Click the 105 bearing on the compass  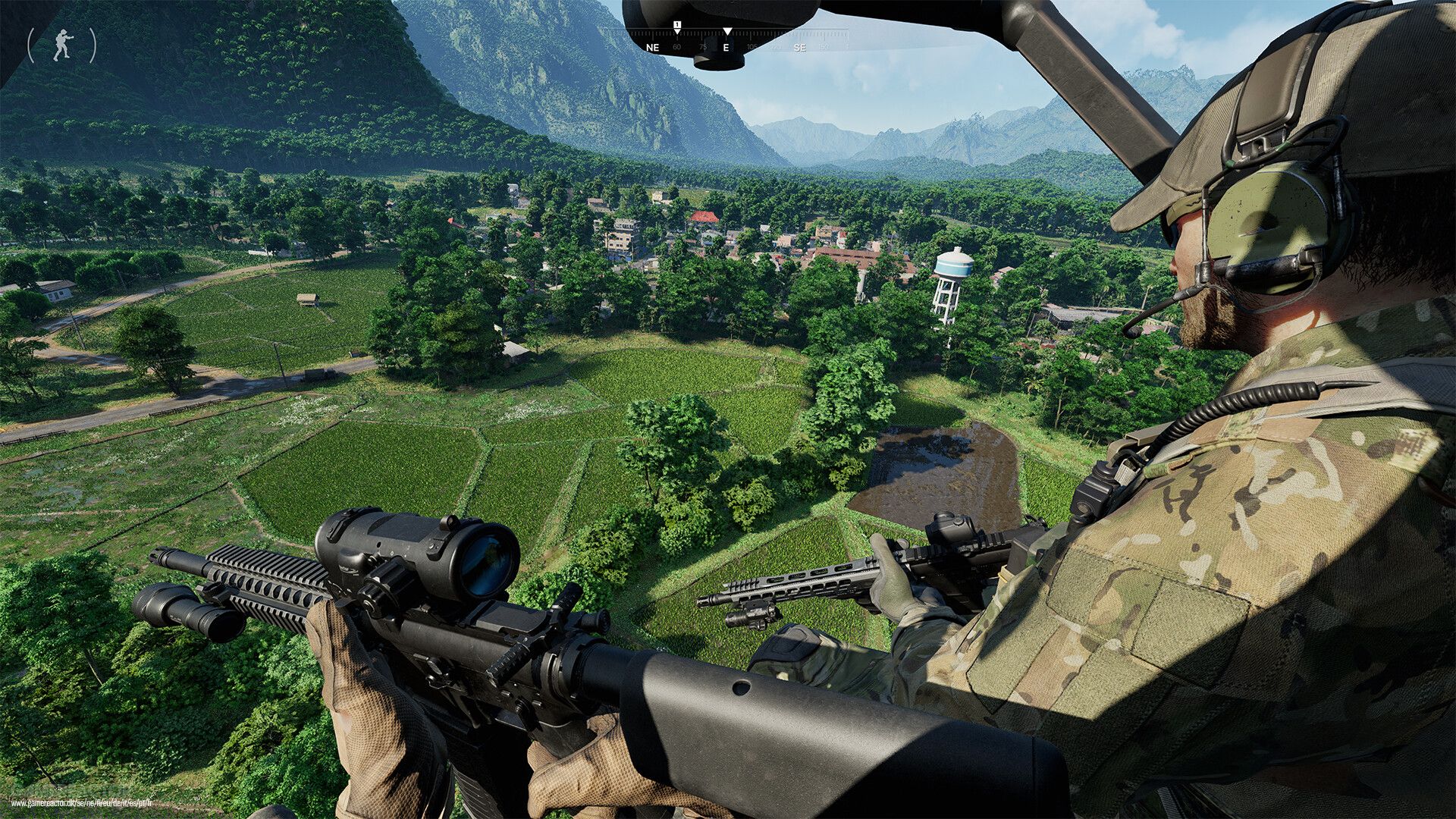click(x=752, y=48)
